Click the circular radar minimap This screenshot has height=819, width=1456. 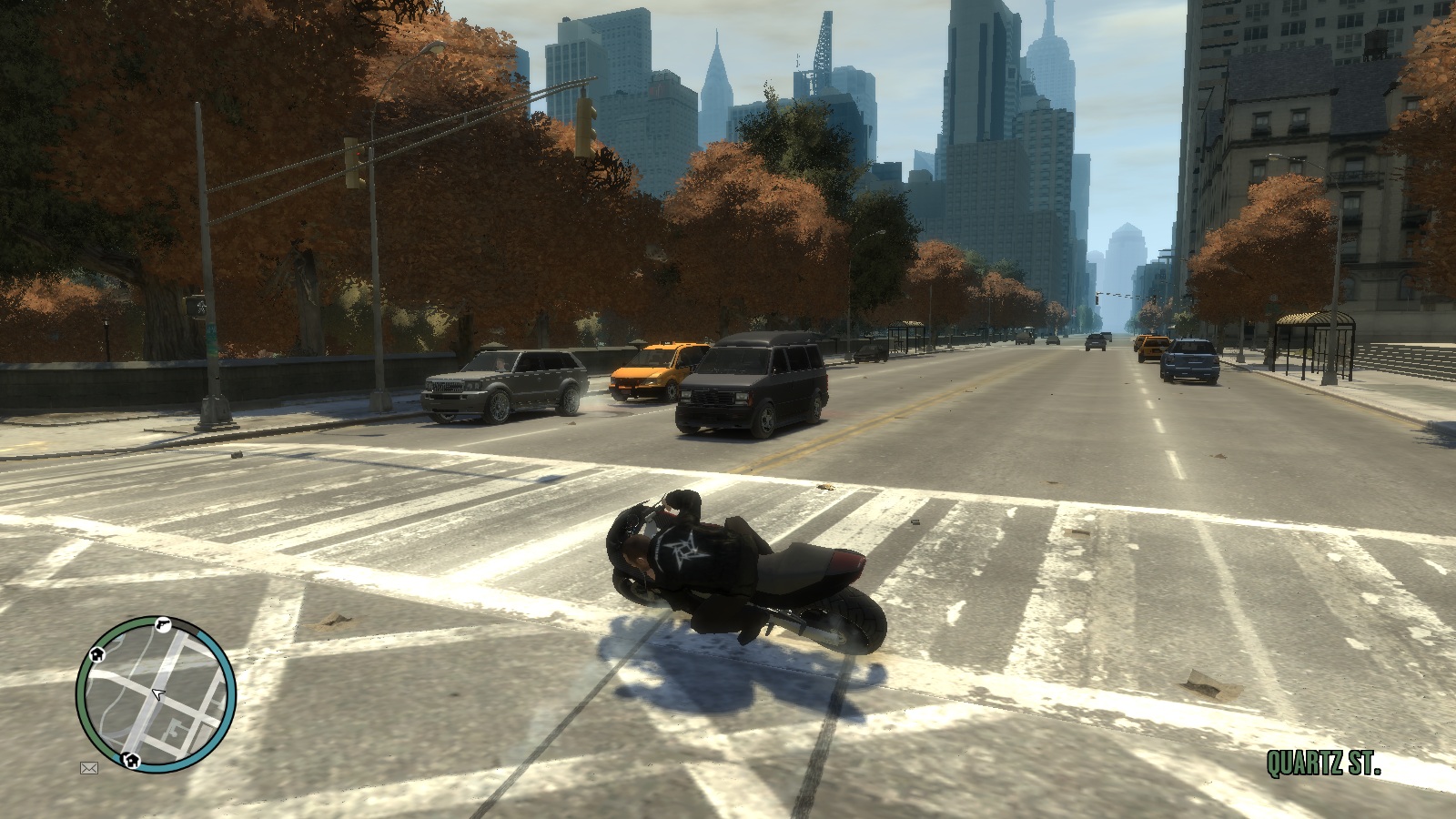[156, 693]
